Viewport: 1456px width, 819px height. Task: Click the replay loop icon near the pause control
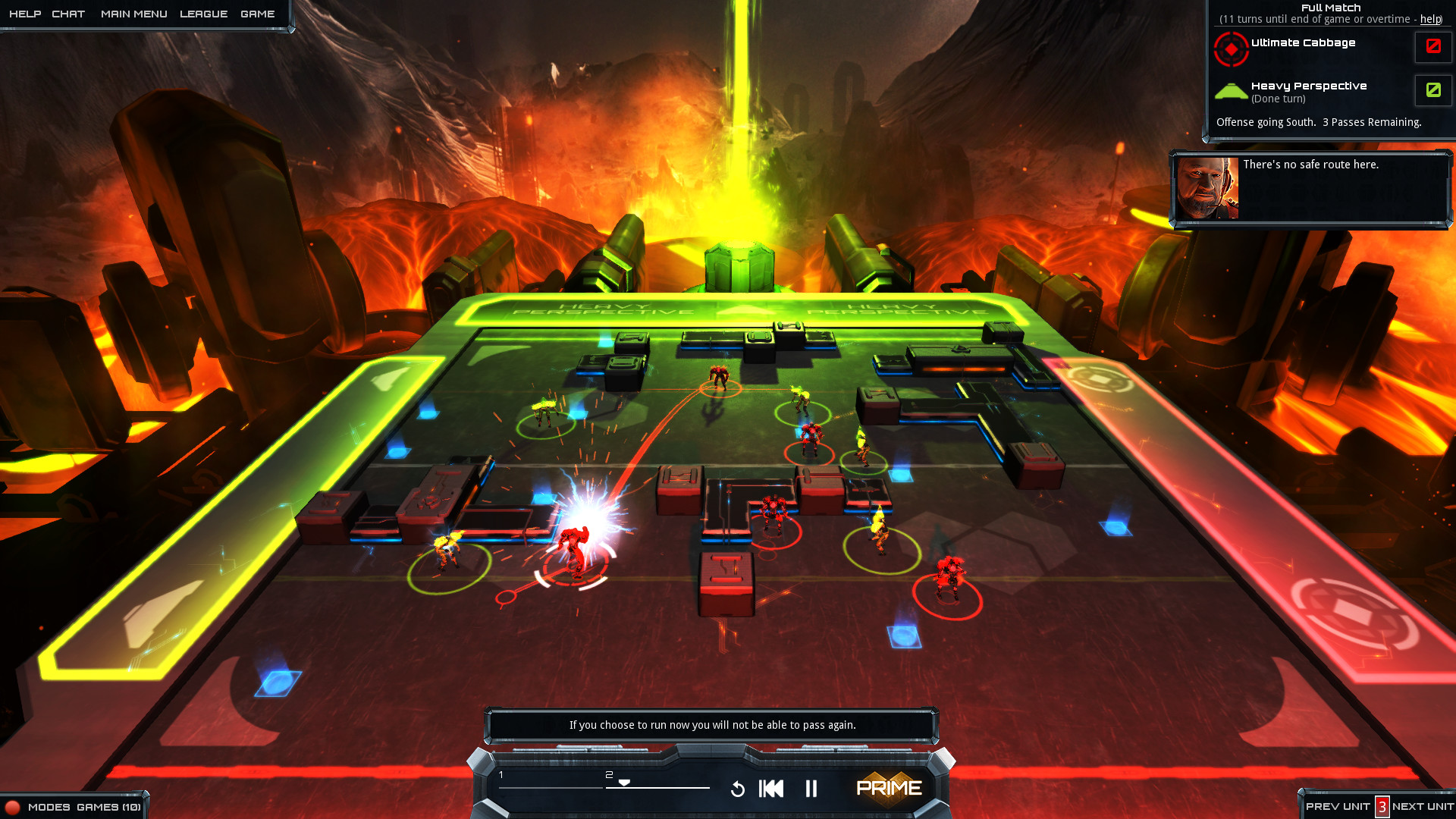click(x=739, y=789)
